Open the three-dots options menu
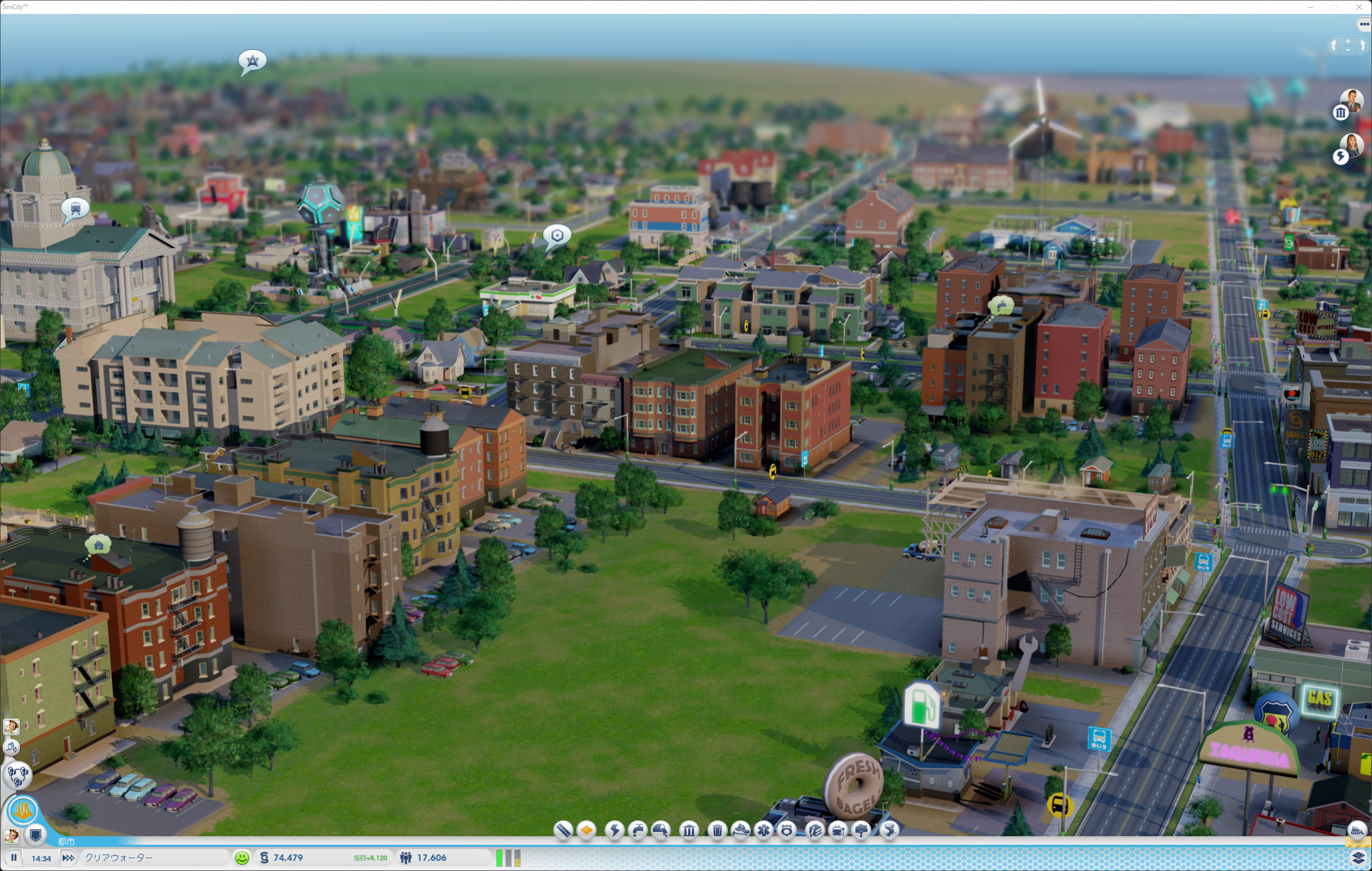 [x=1364, y=24]
